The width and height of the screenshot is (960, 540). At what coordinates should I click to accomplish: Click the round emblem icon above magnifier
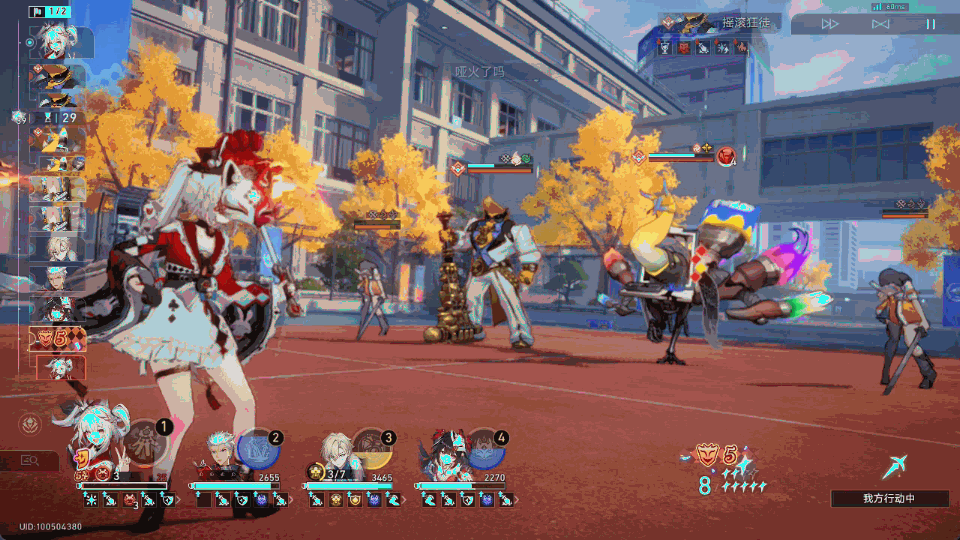[x=30, y=425]
